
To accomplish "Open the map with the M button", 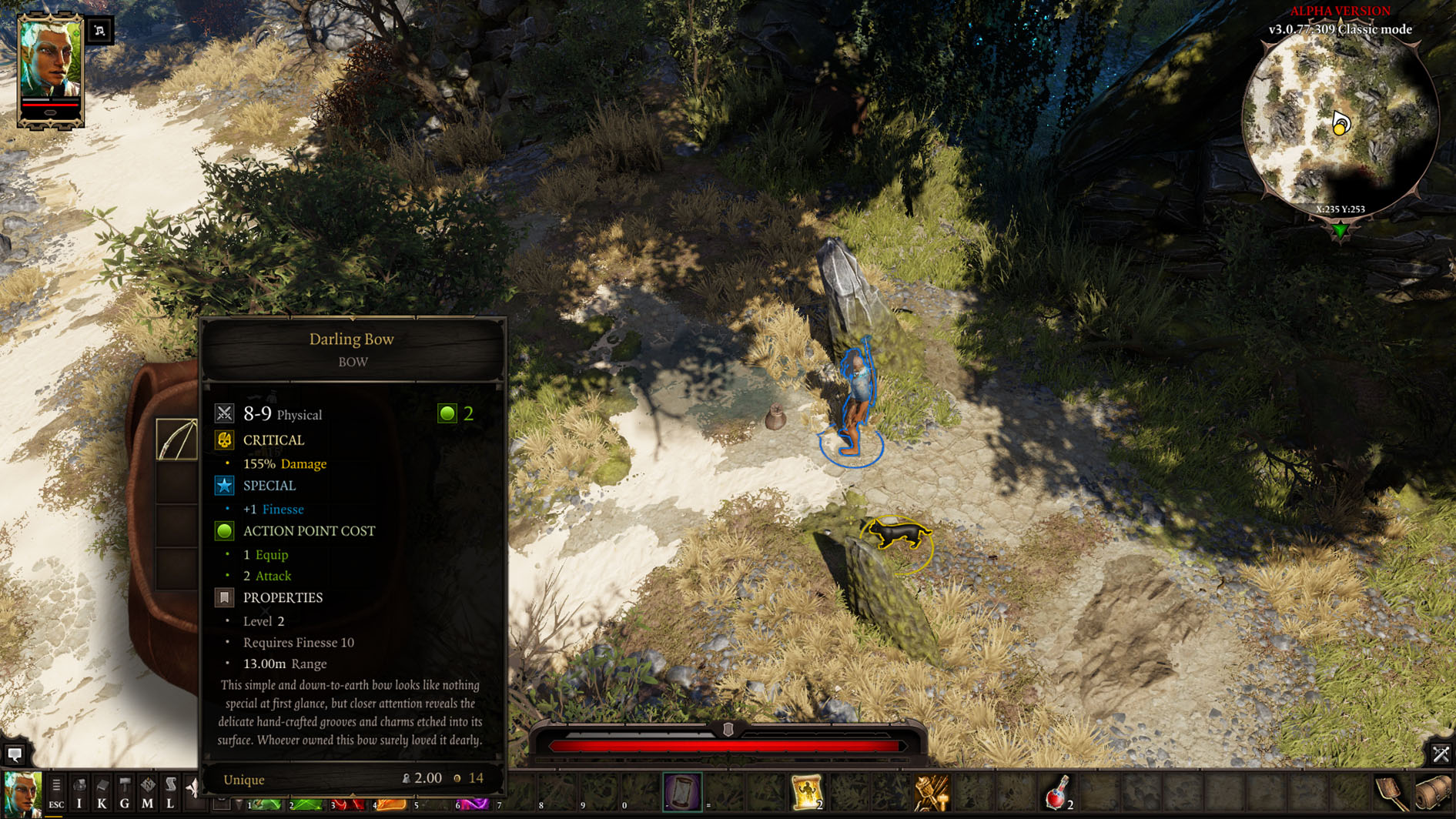I will click(x=147, y=793).
